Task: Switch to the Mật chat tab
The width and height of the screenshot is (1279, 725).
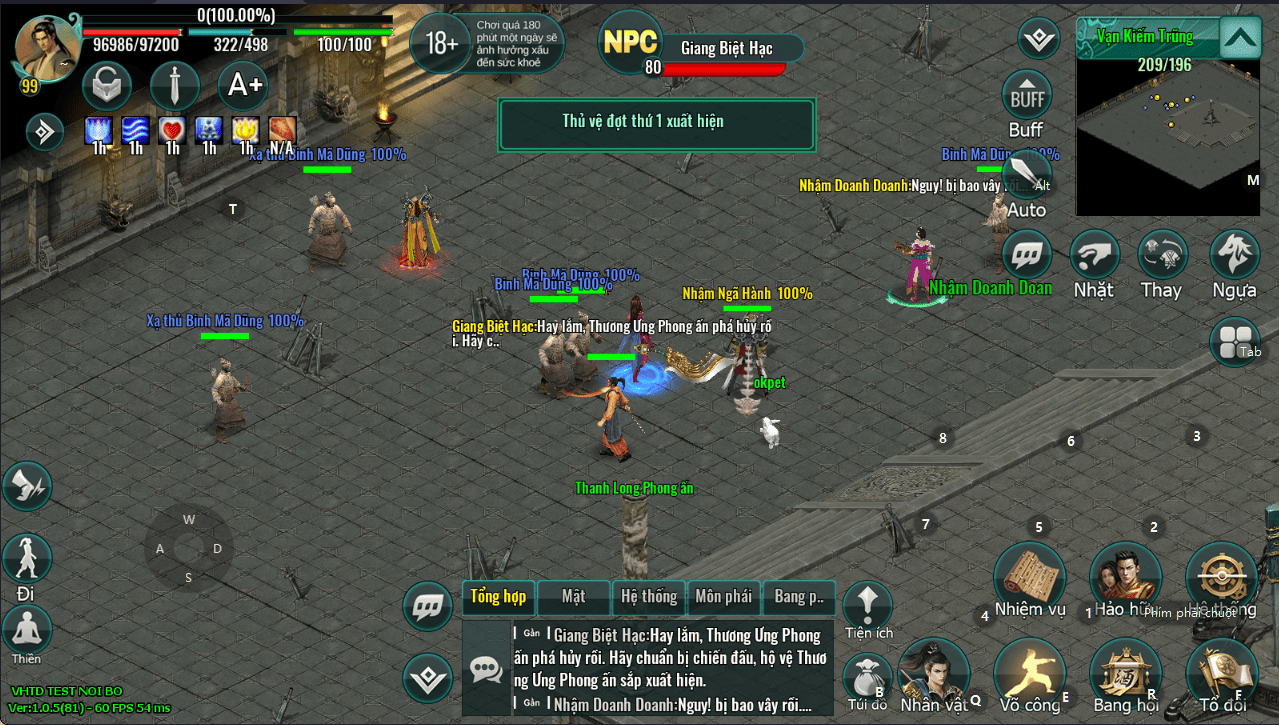Action: 573,597
